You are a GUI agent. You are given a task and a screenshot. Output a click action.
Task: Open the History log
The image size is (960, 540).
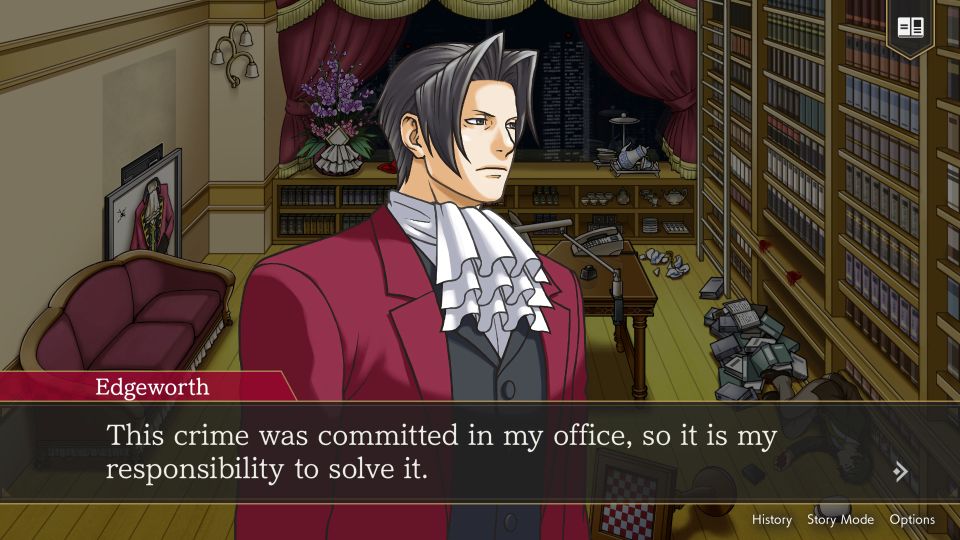pyautogui.click(x=771, y=520)
